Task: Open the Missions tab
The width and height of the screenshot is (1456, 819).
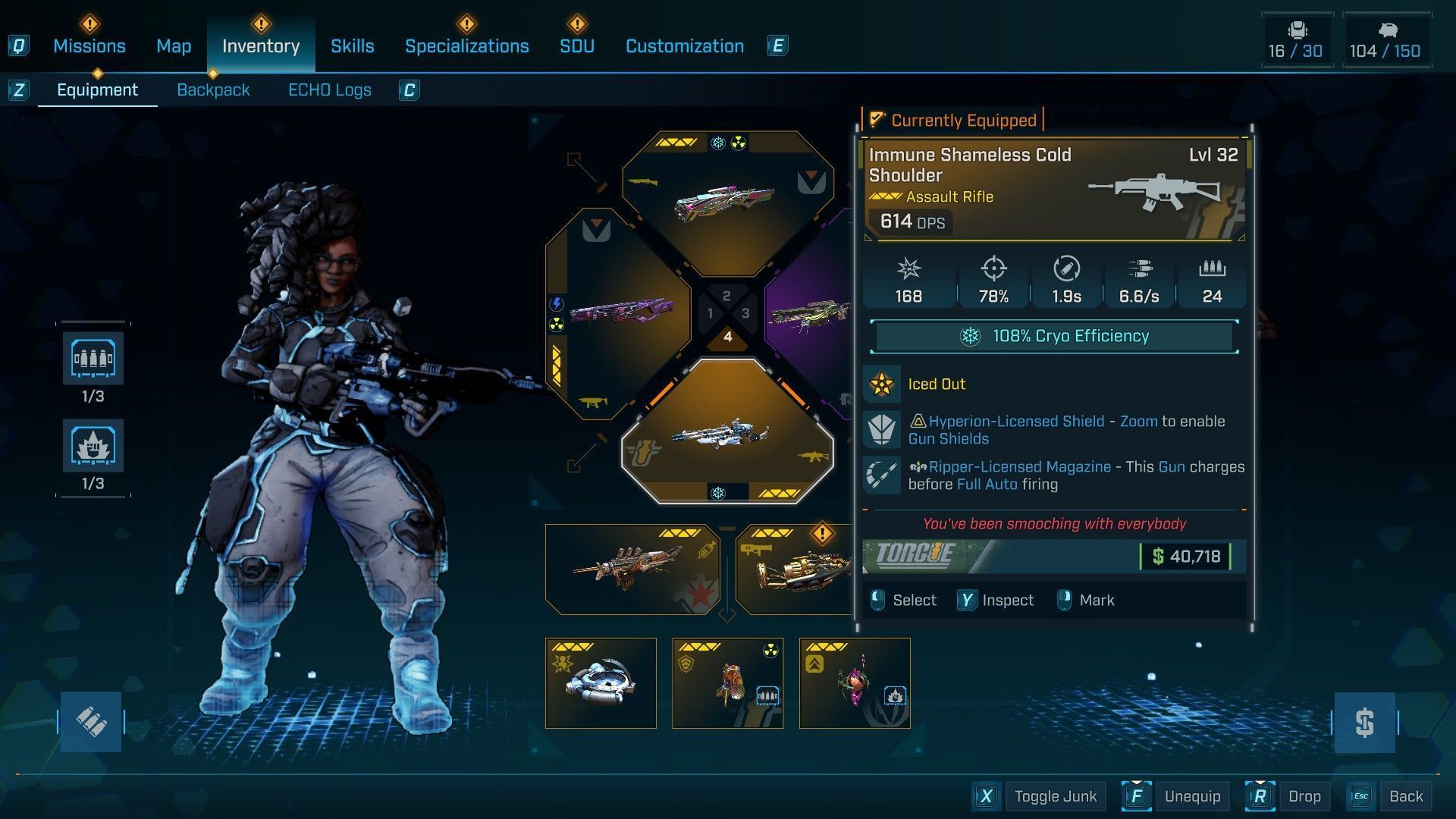Action: (x=89, y=46)
